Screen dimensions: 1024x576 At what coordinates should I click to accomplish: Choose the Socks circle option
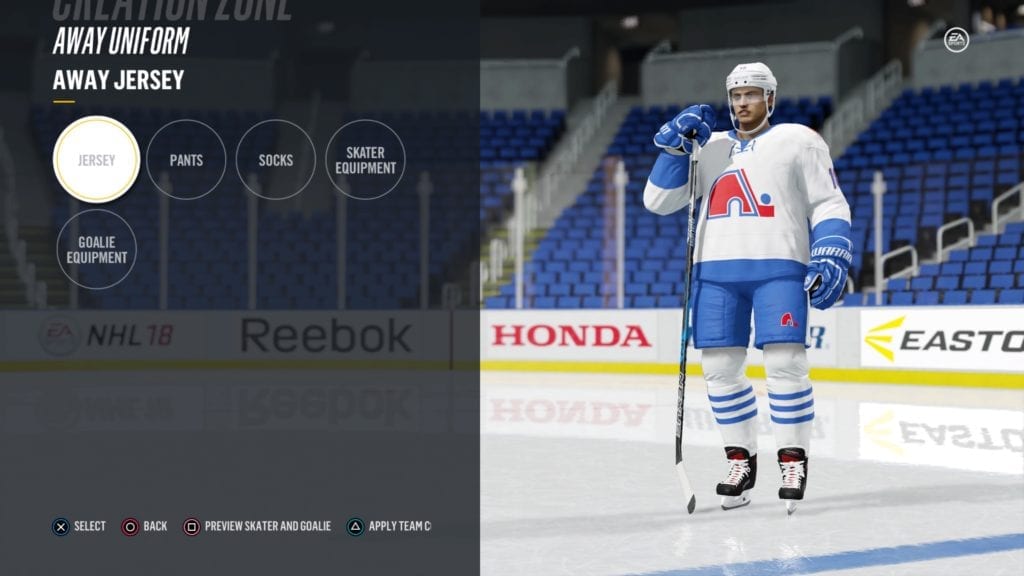[x=276, y=160]
